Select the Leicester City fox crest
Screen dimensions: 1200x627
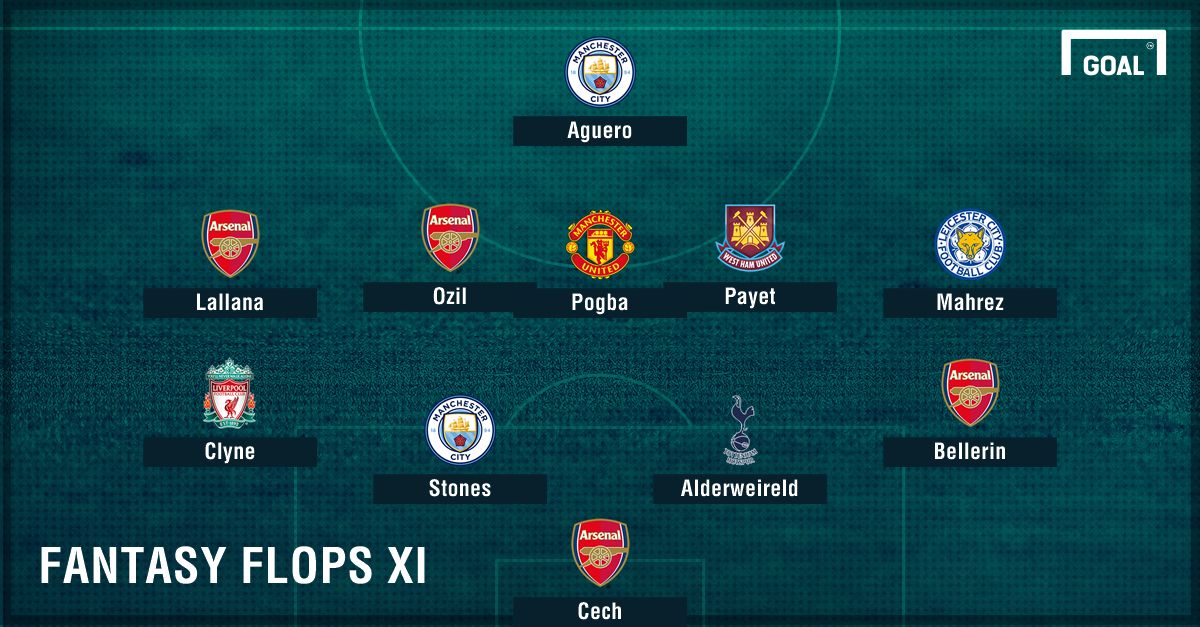coord(969,244)
